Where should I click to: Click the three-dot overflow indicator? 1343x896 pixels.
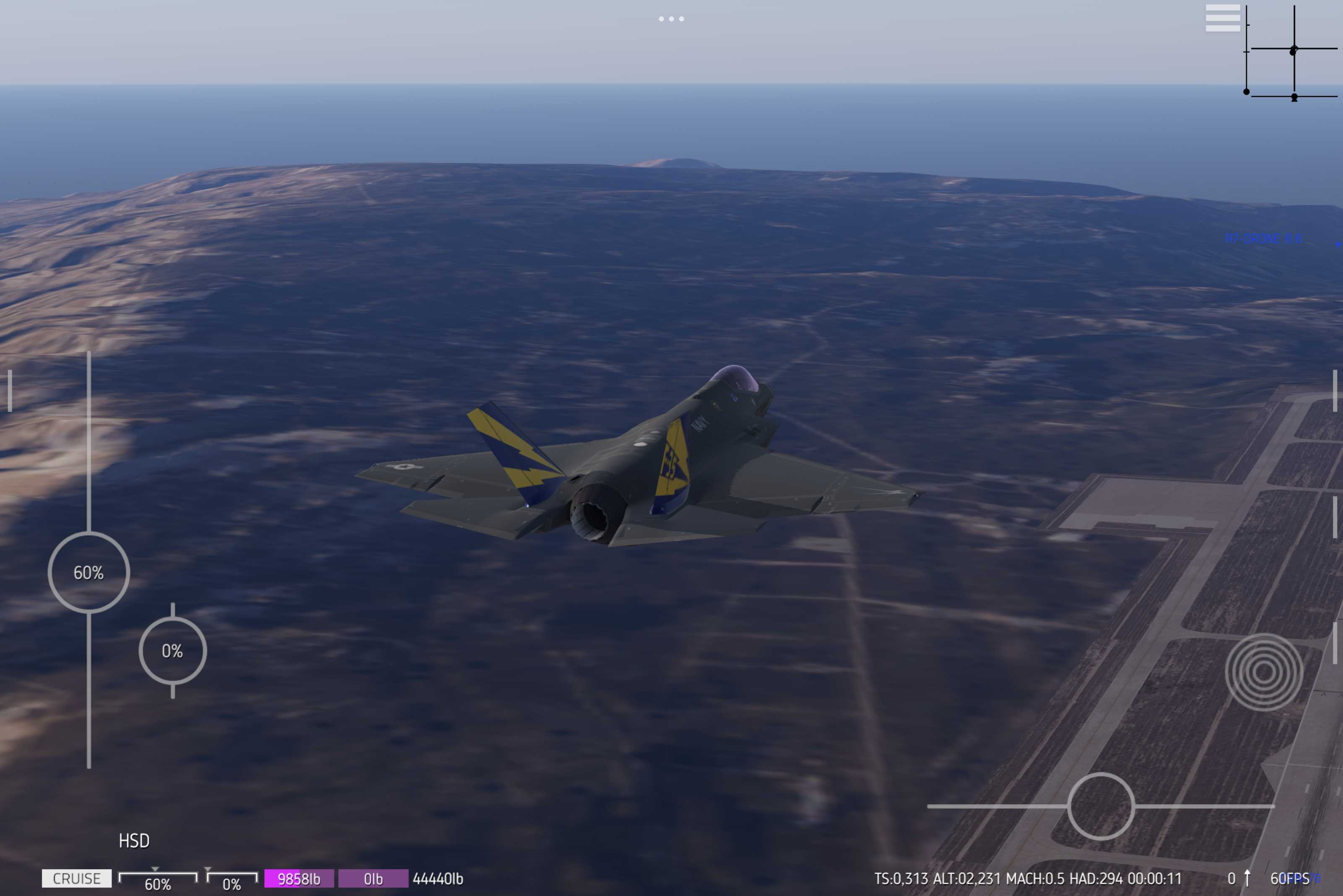coord(671,19)
